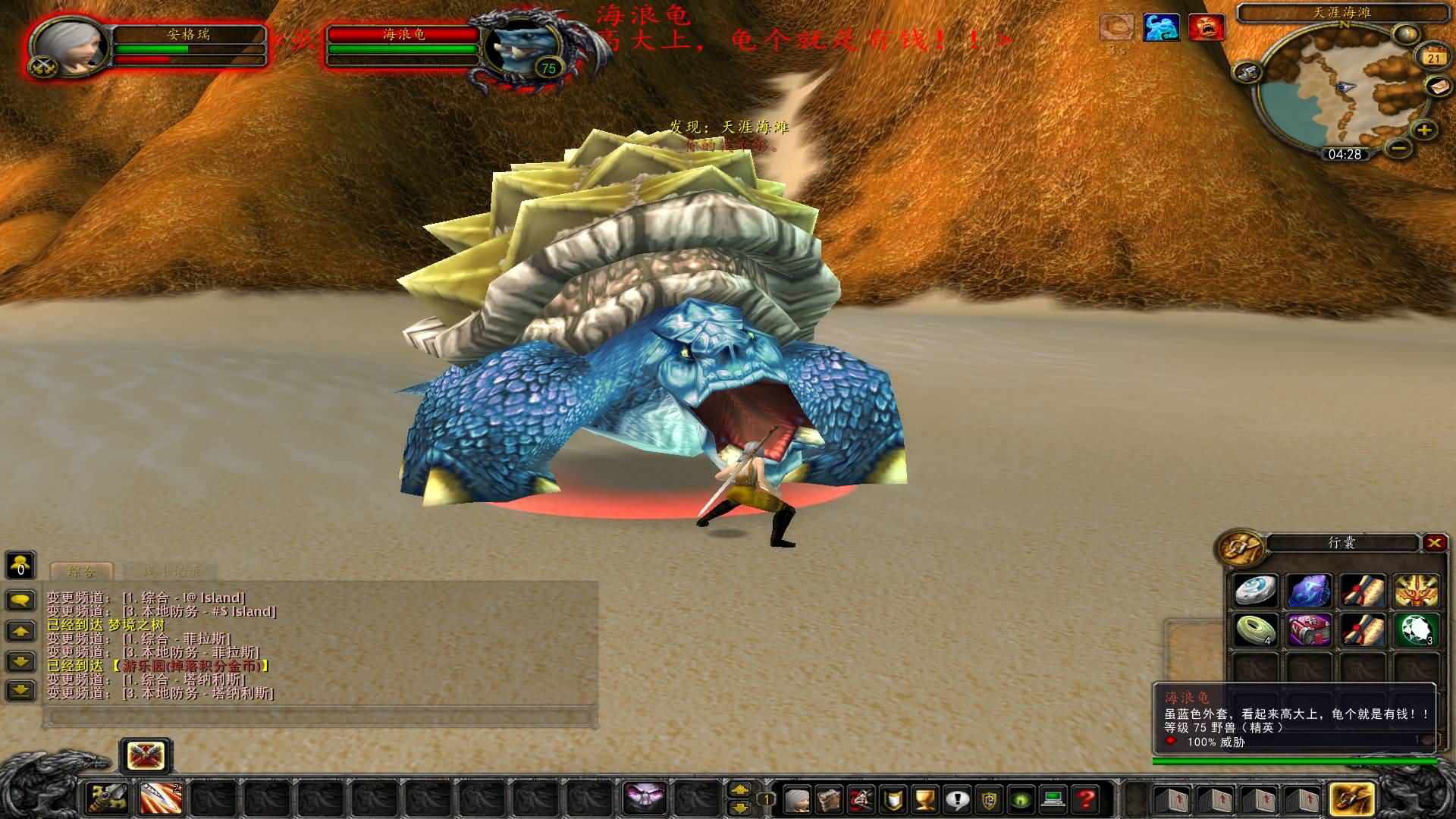
Task: Open the achievements trophy button
Action: coord(924,799)
